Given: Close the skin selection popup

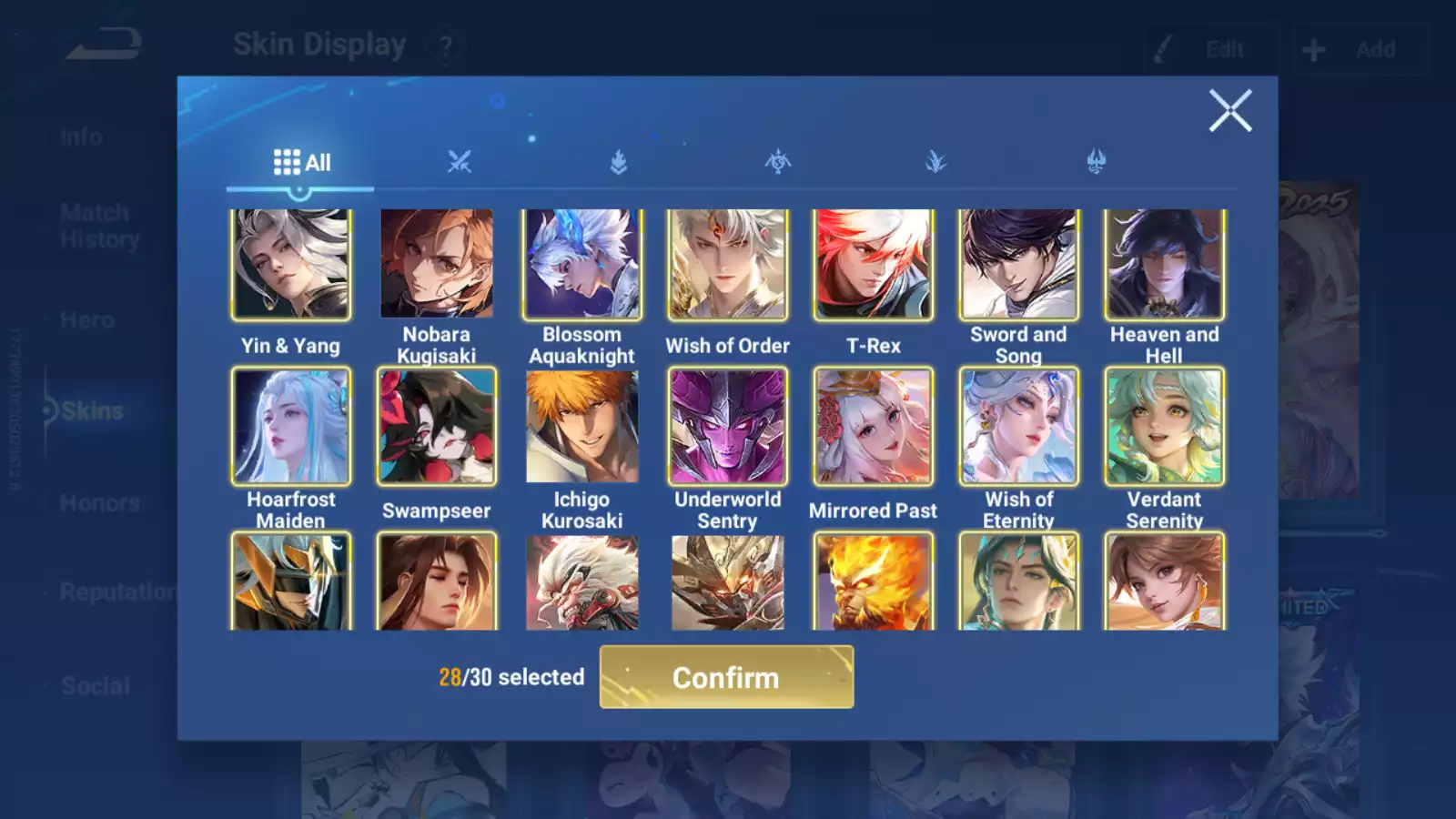Looking at the screenshot, I should (x=1230, y=111).
